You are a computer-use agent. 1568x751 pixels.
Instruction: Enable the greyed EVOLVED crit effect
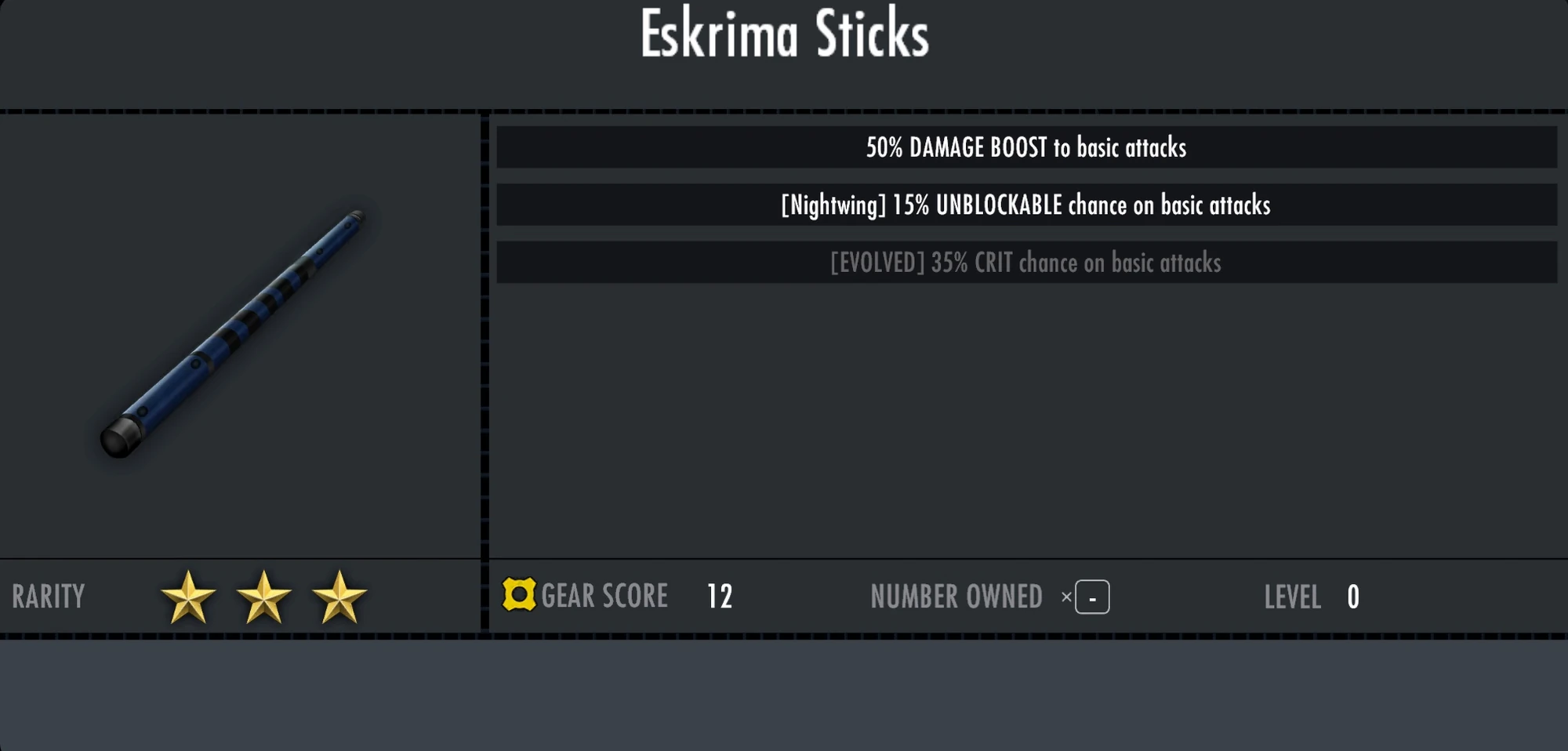[x=1025, y=263]
